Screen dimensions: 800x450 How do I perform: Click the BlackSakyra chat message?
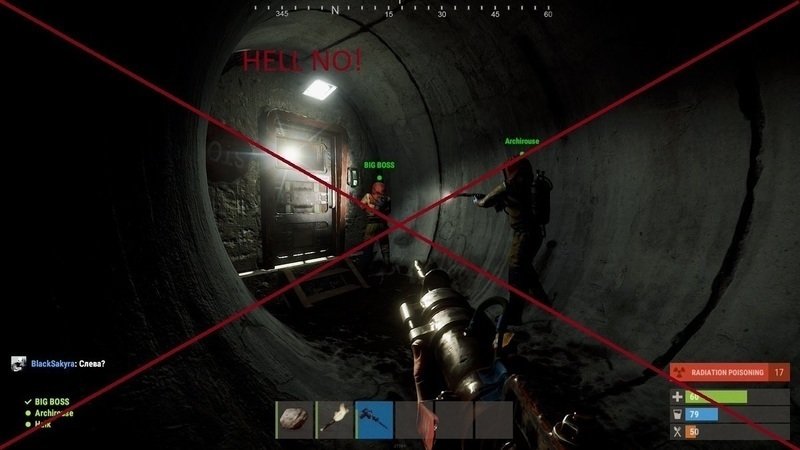(x=70, y=363)
